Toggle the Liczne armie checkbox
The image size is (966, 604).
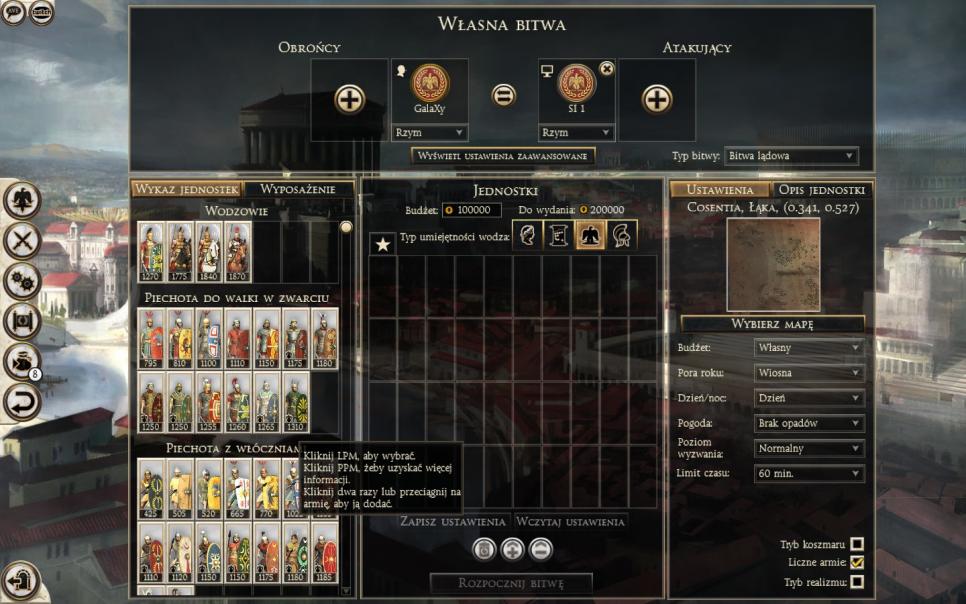click(x=856, y=563)
